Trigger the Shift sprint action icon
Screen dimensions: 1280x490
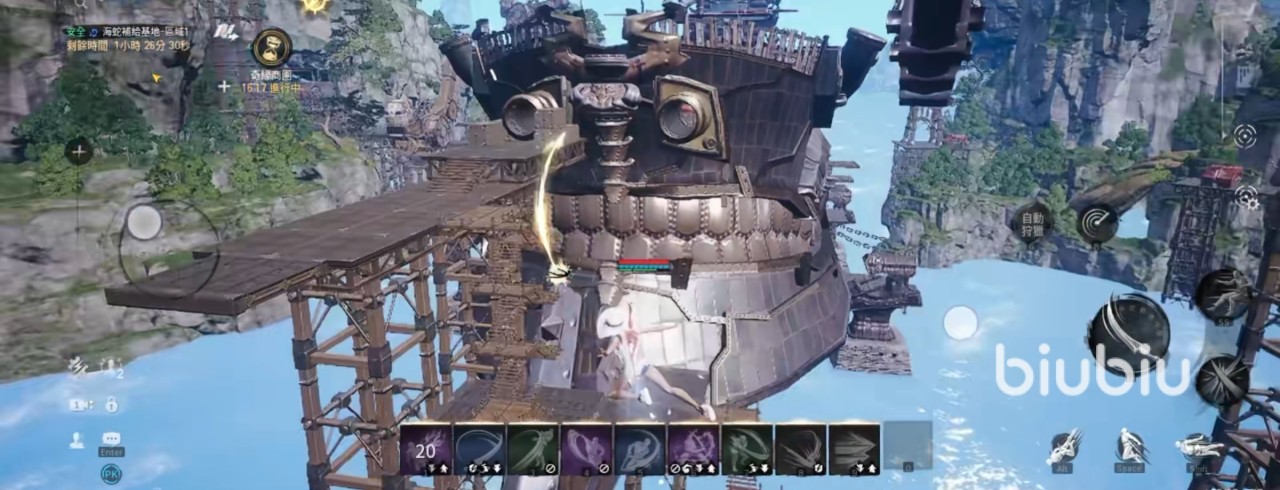[x=1197, y=447]
